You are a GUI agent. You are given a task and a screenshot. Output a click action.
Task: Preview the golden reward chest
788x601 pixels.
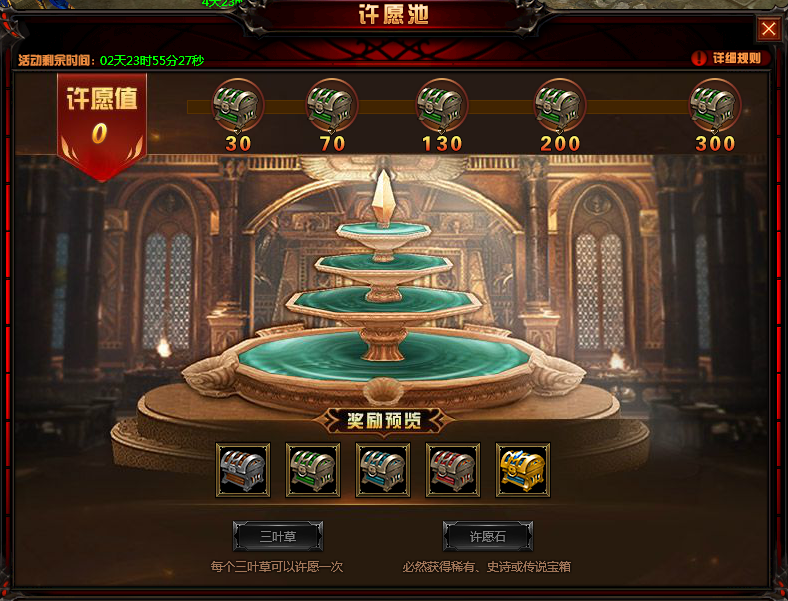pos(523,470)
